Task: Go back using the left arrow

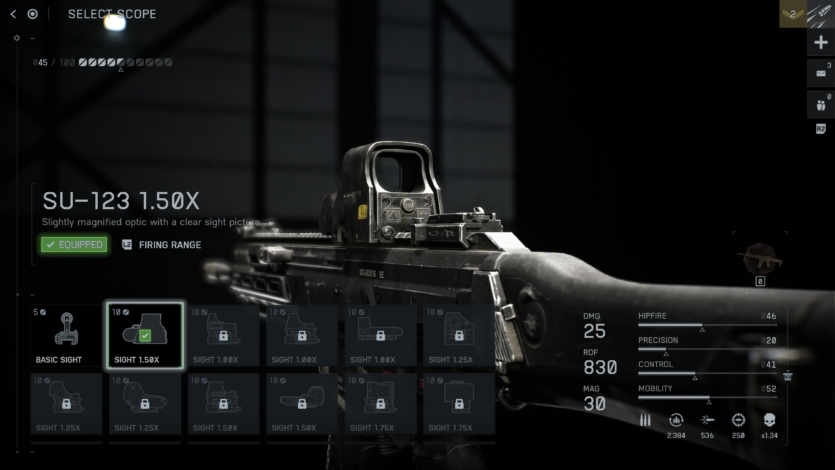Action: (13, 14)
